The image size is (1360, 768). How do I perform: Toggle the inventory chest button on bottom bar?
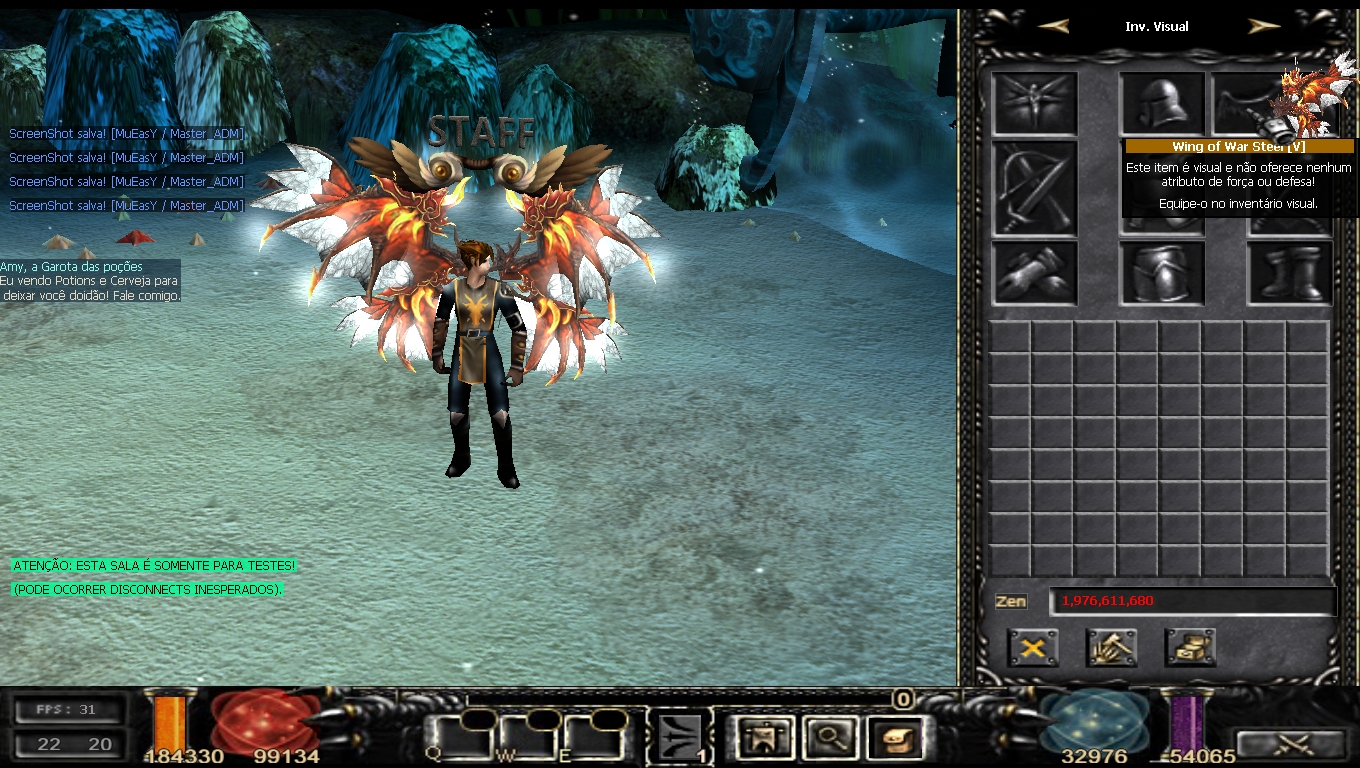[895, 739]
